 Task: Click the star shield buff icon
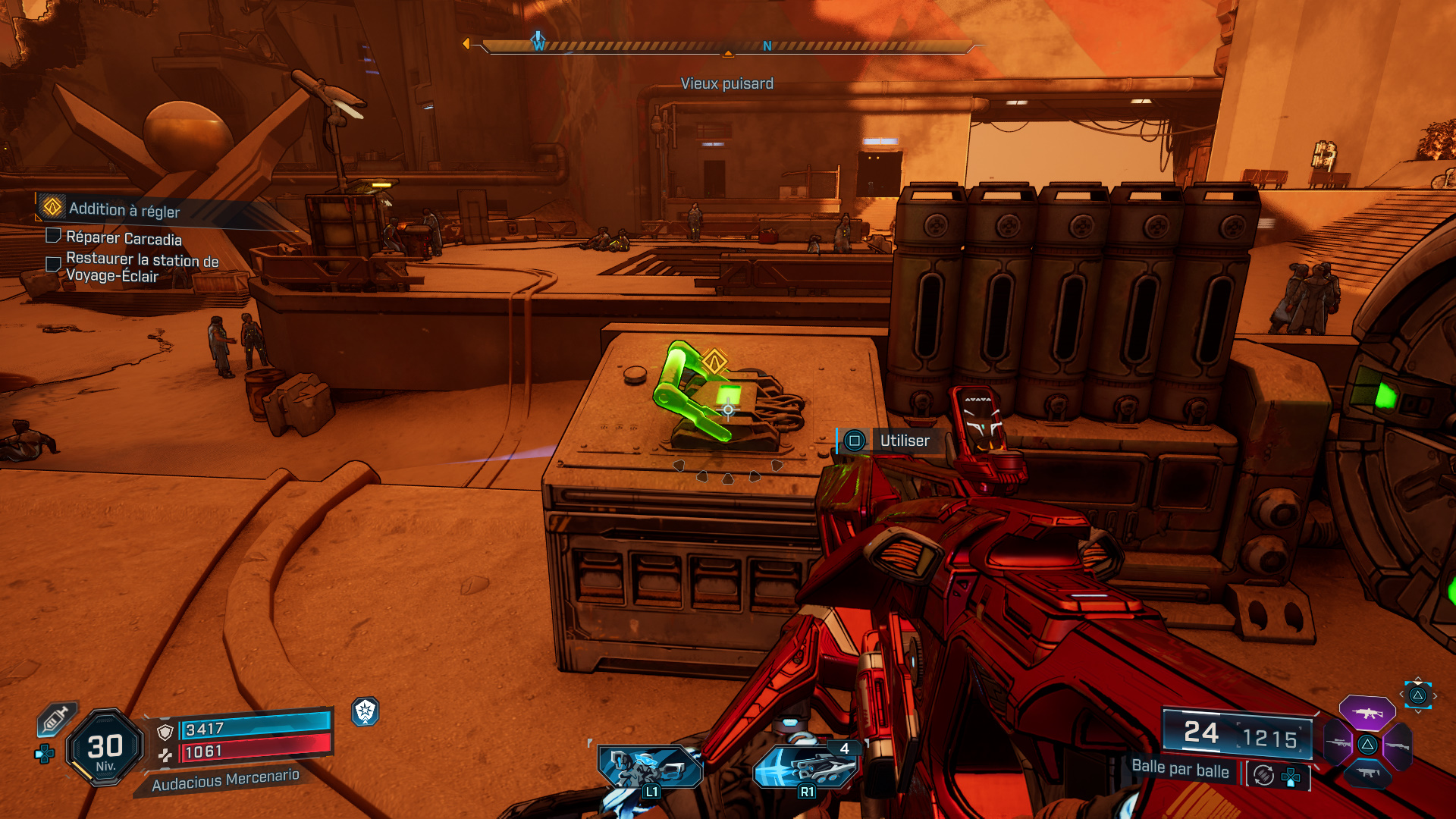(366, 711)
